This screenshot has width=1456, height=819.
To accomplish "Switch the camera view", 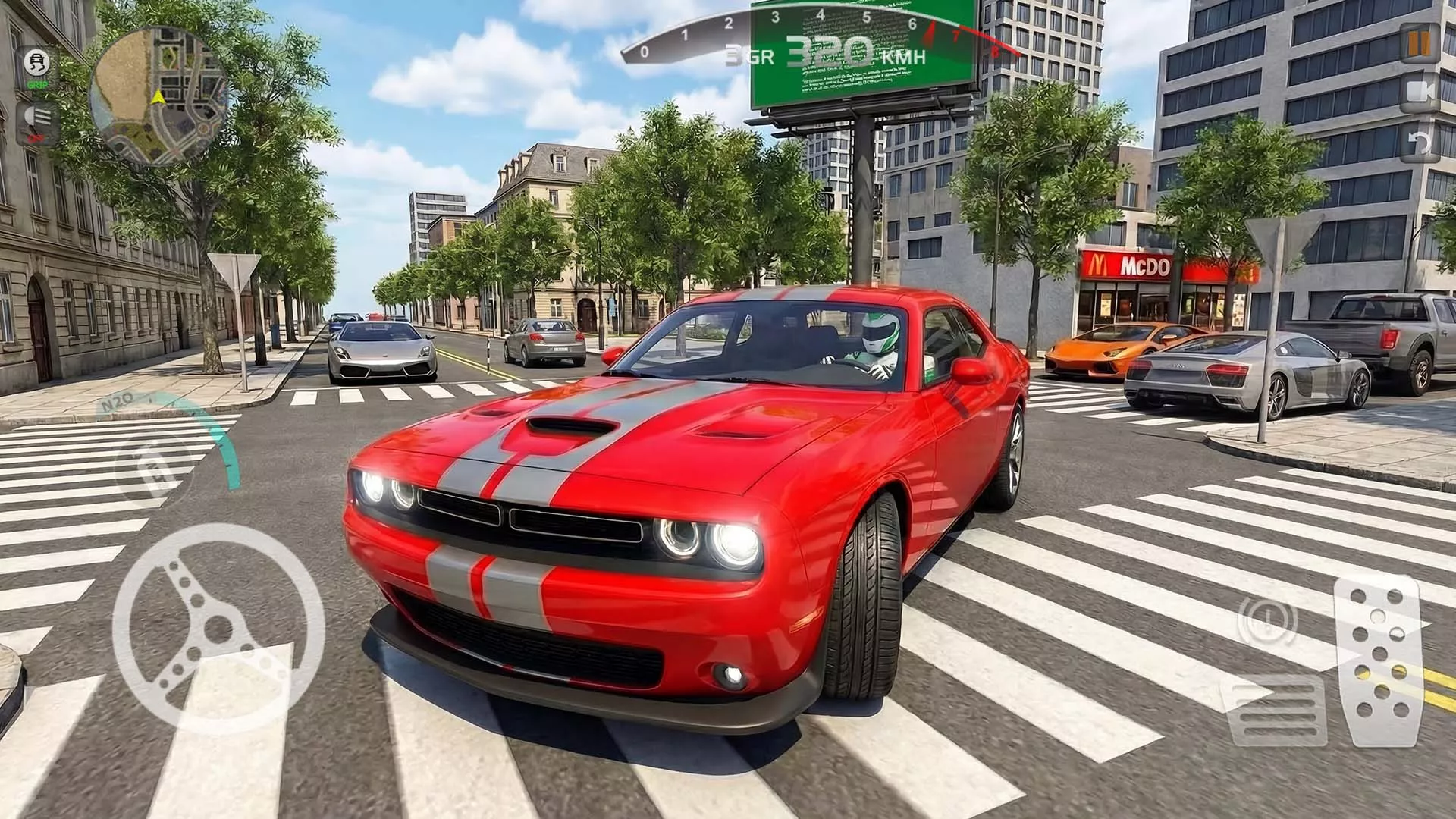I will 1419,93.
